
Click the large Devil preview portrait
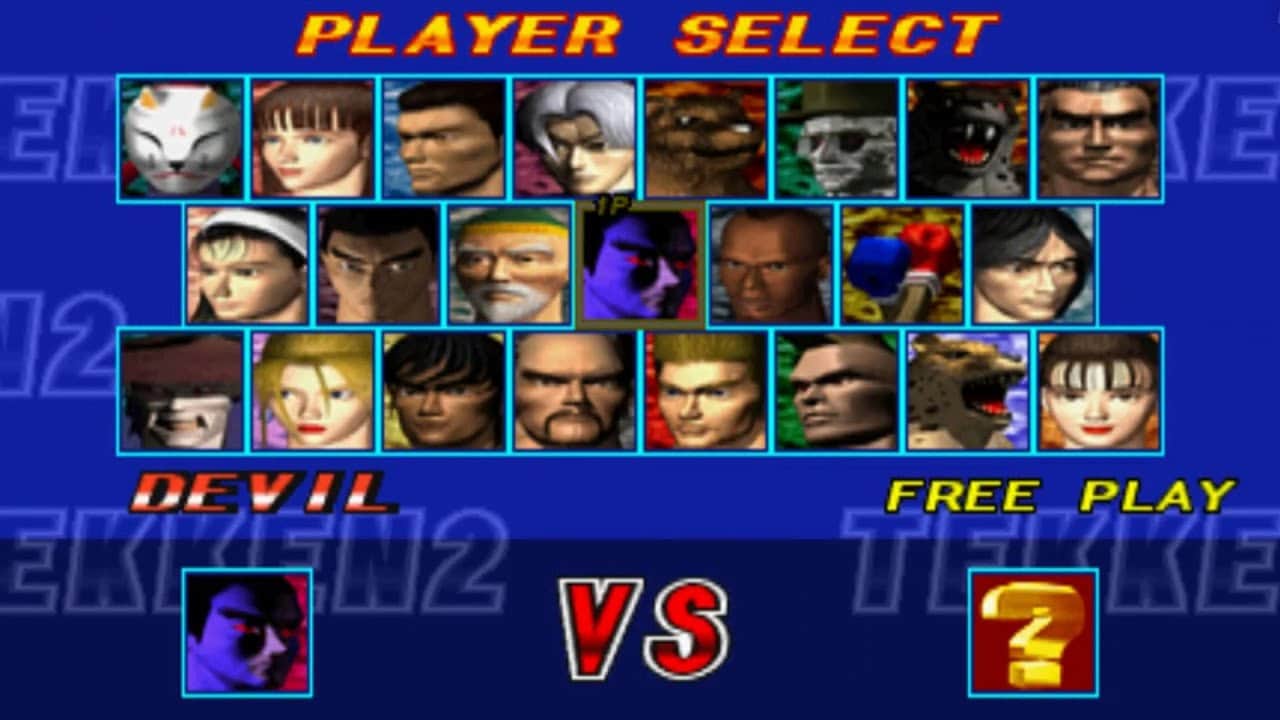247,632
